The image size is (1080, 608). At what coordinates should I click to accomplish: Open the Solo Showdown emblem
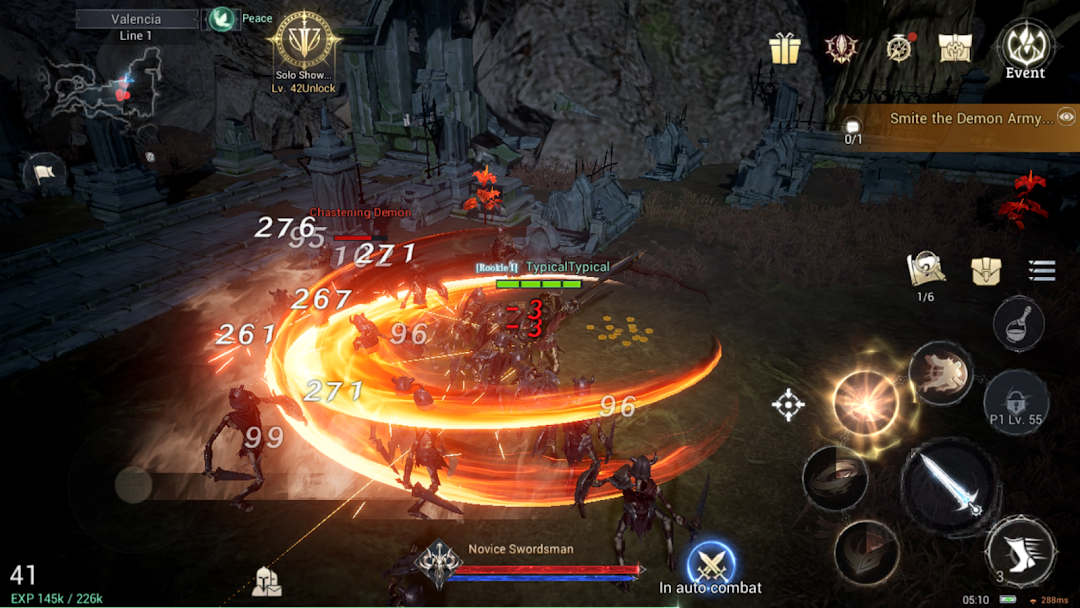click(303, 42)
